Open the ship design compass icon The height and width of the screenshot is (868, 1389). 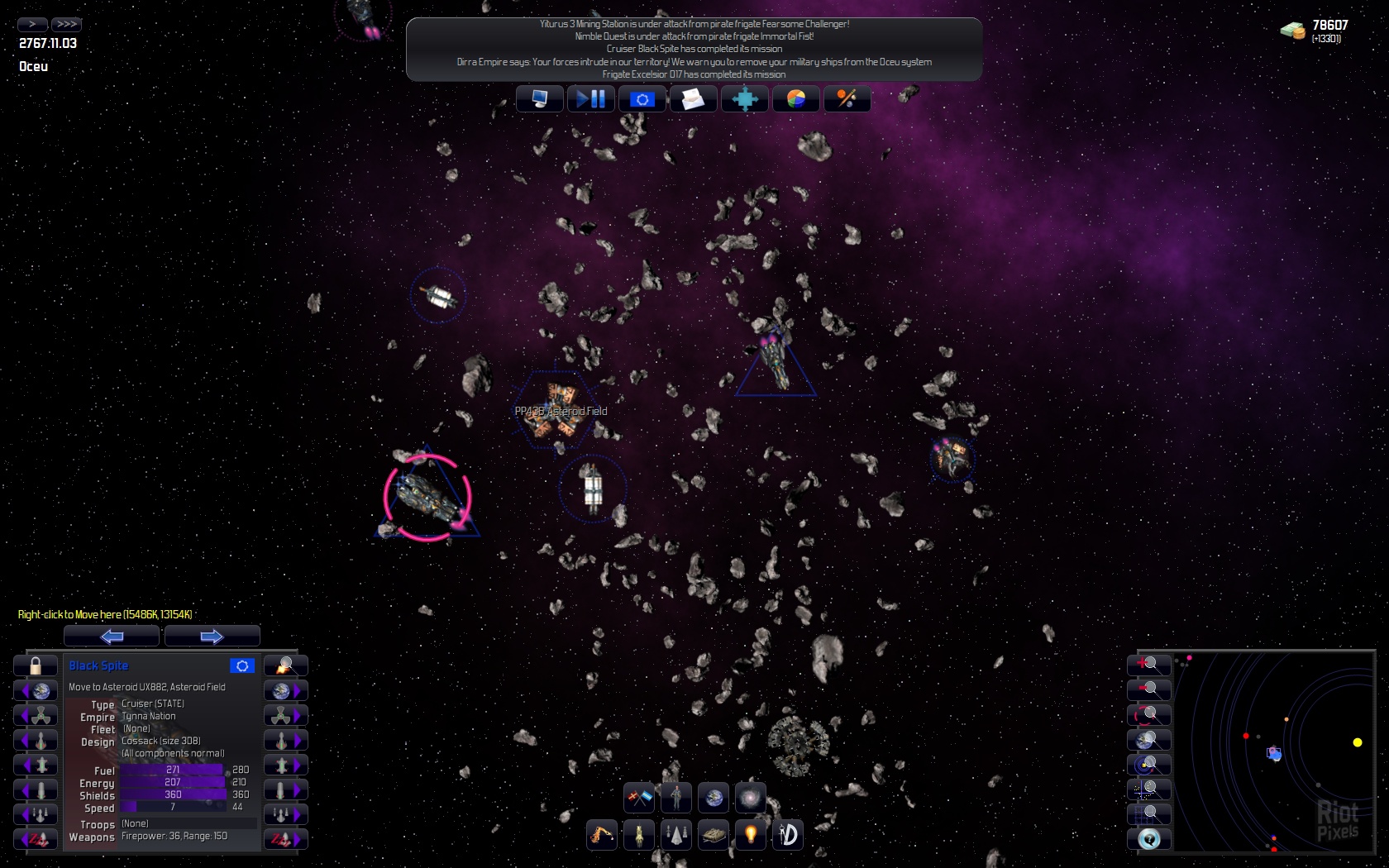click(x=788, y=835)
